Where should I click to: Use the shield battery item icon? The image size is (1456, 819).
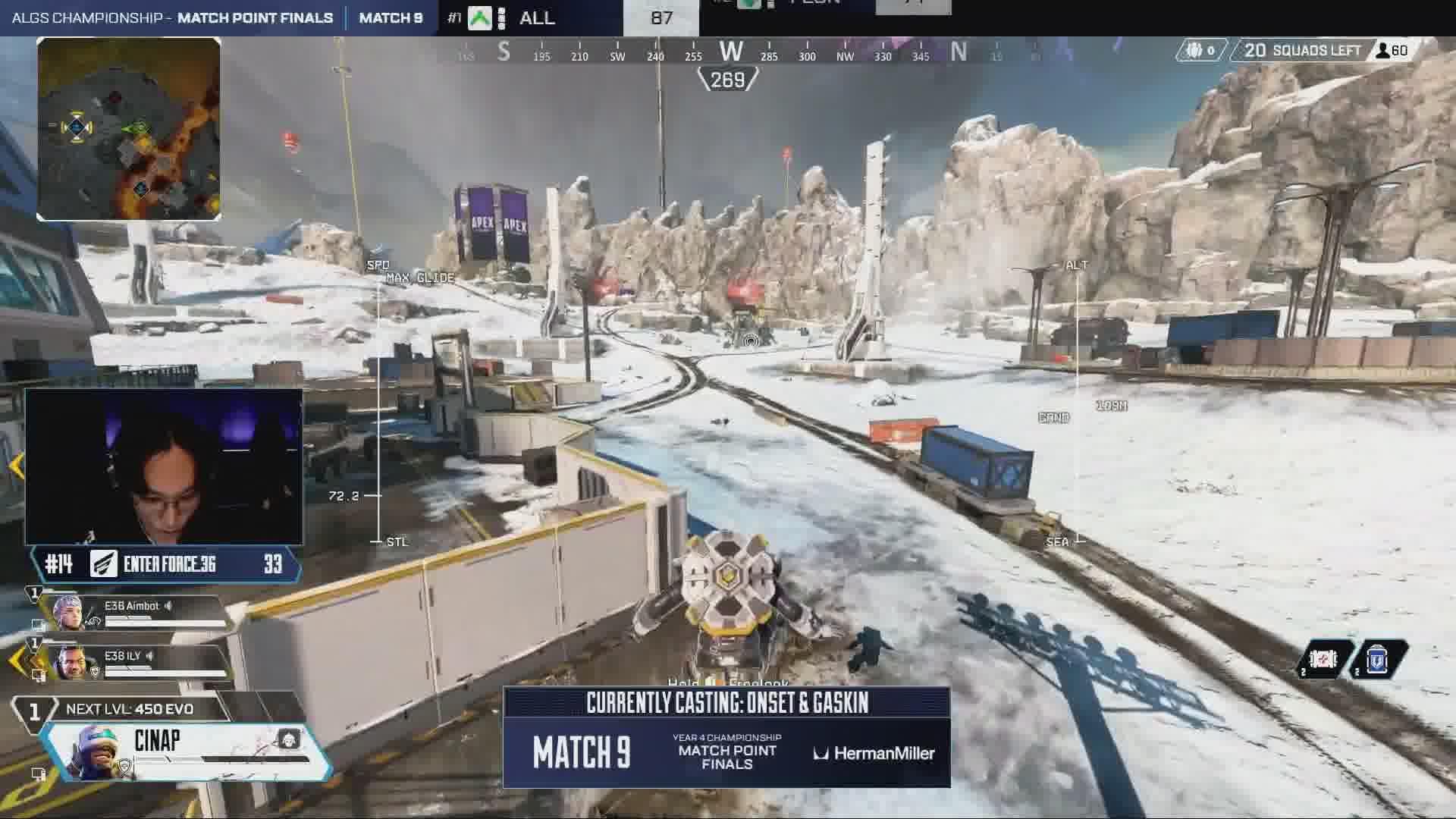tap(1377, 660)
